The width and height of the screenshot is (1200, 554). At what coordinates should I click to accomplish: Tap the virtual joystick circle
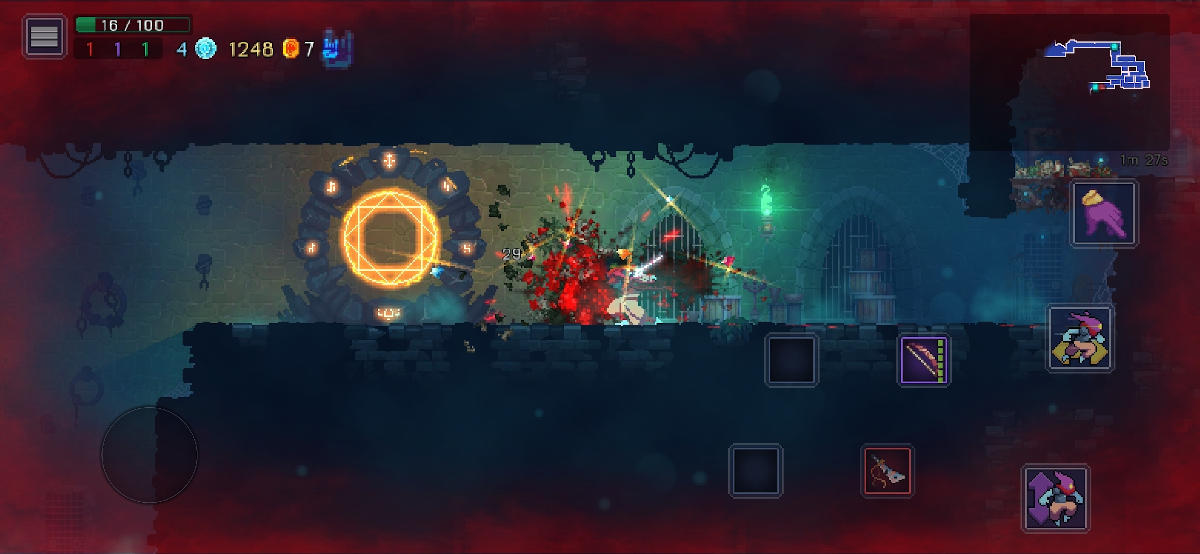point(149,454)
